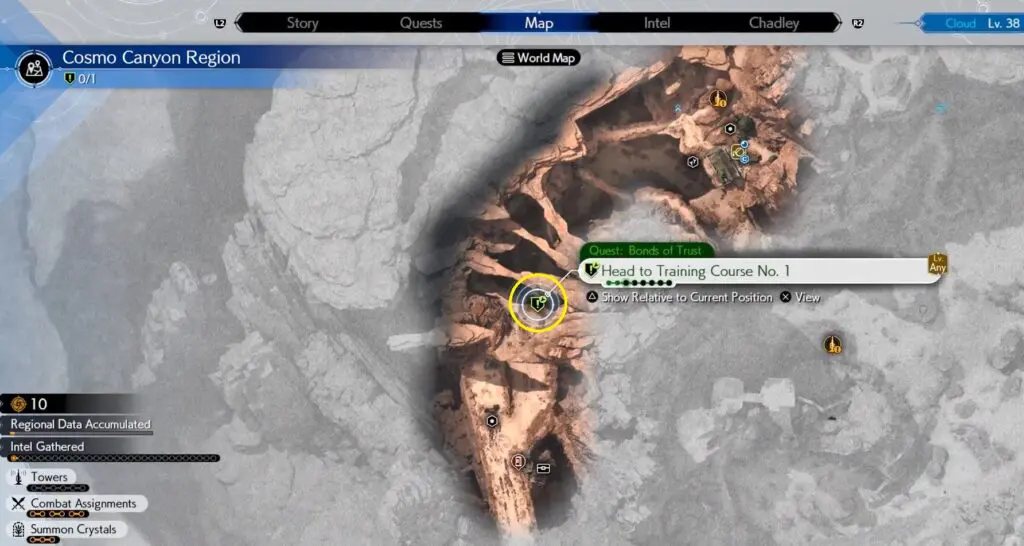The height and width of the screenshot is (546, 1024).
Task: Select the red pin marker on the map
Action: (x=518, y=461)
